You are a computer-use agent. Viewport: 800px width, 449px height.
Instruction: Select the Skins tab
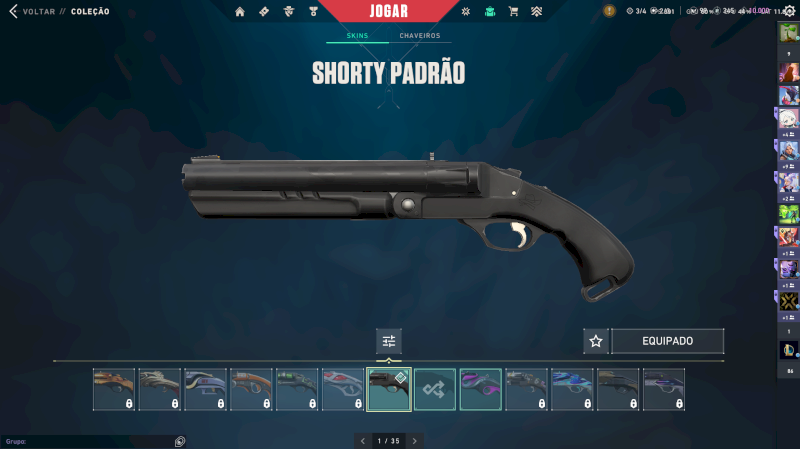(357, 36)
